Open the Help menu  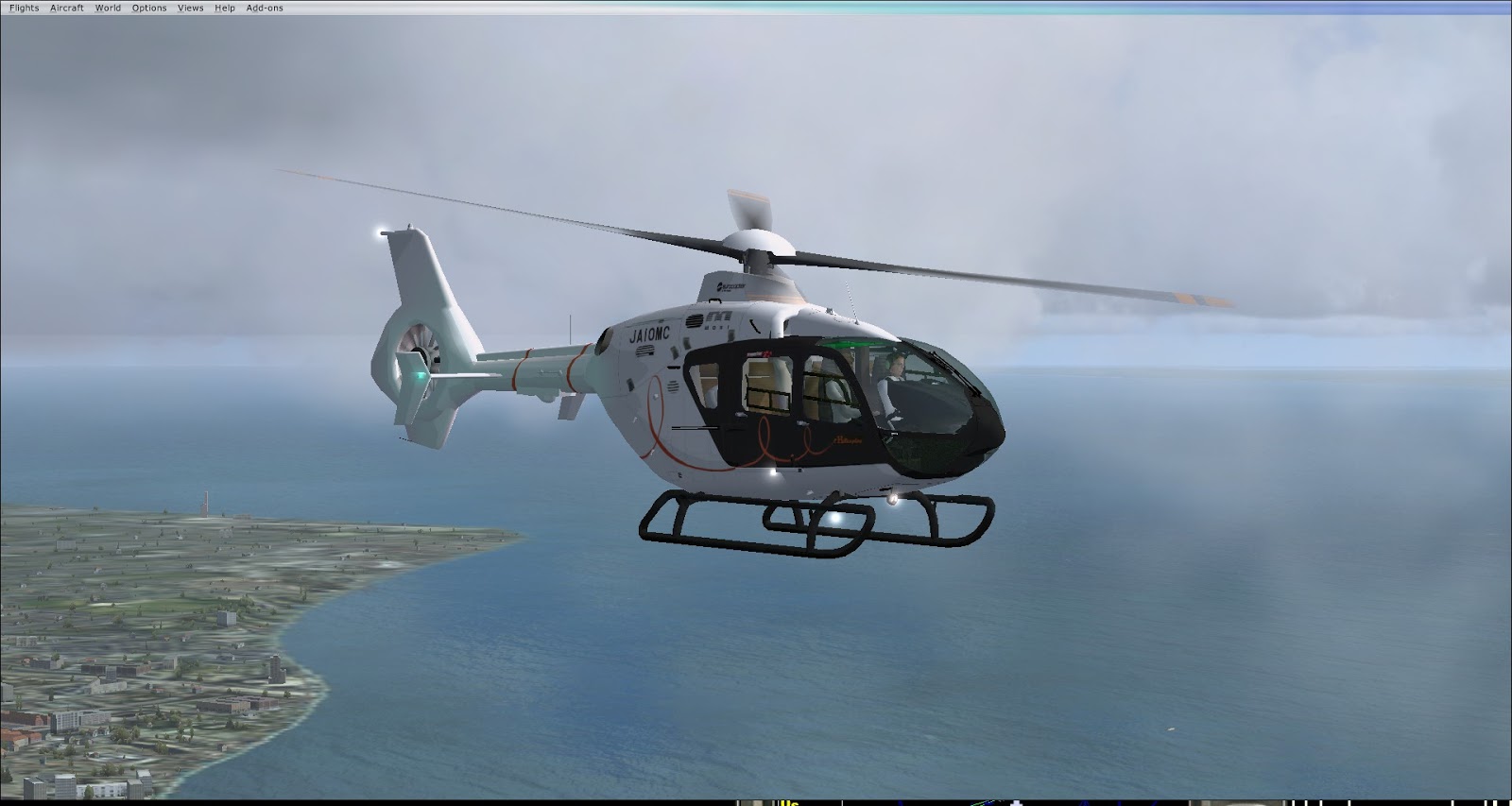(225, 8)
